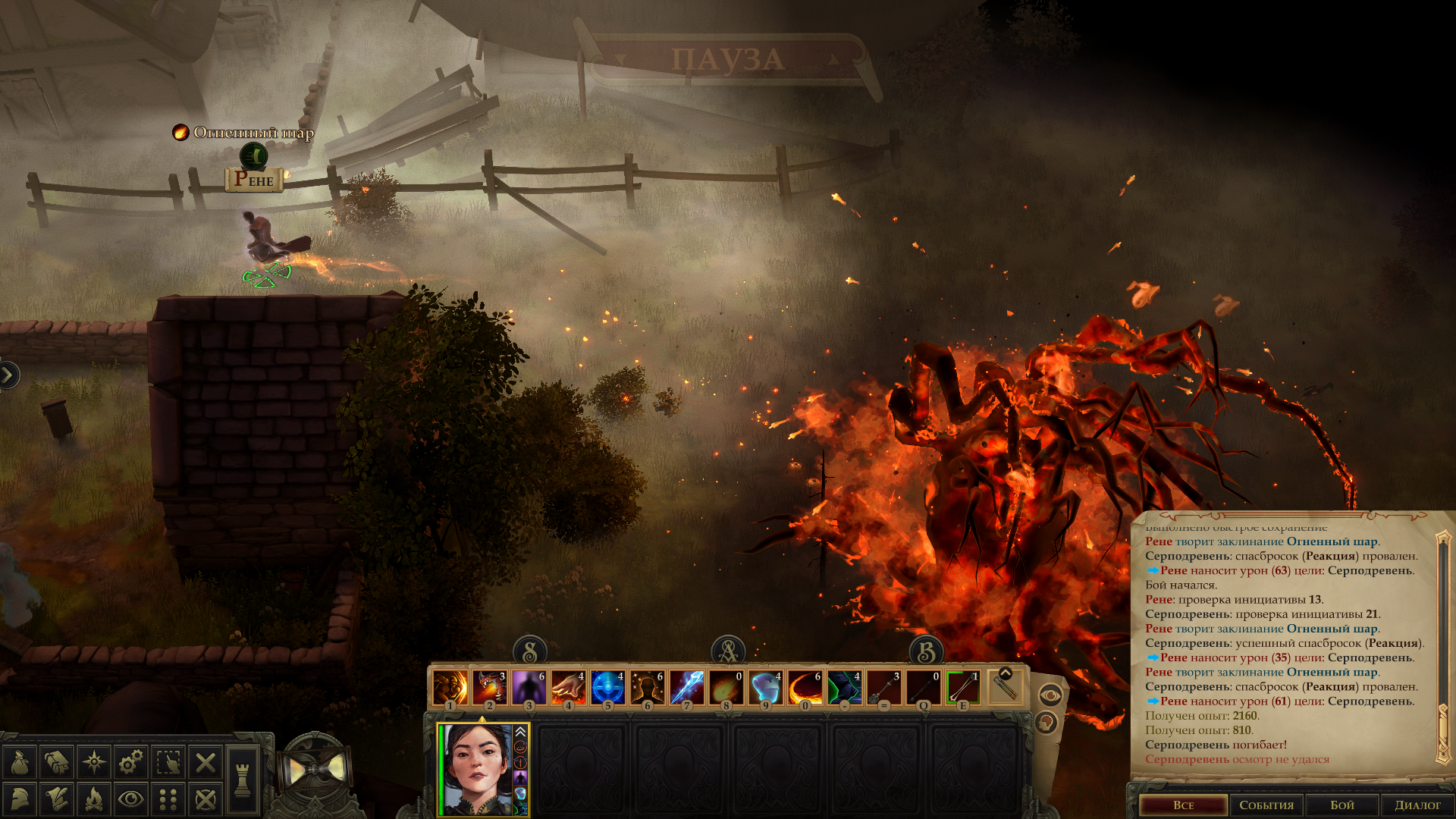Open the belt items tab marked B
The image size is (1456, 819).
tap(926, 651)
